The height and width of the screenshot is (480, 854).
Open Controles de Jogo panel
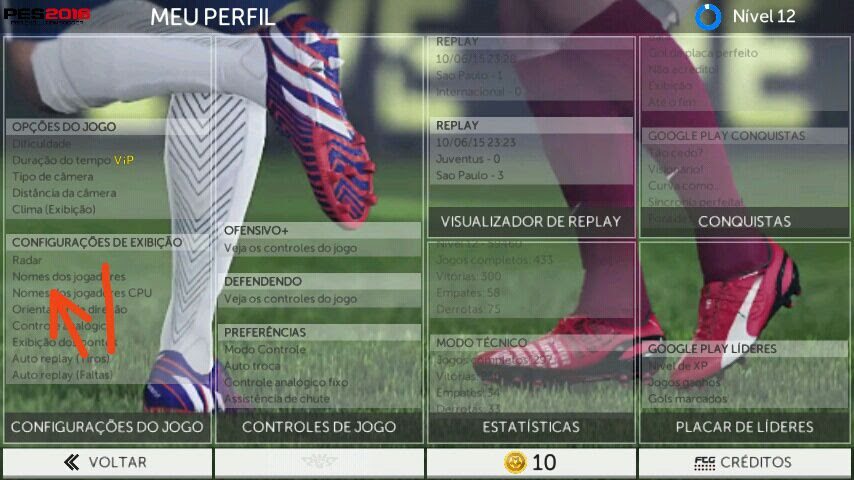[x=319, y=427]
